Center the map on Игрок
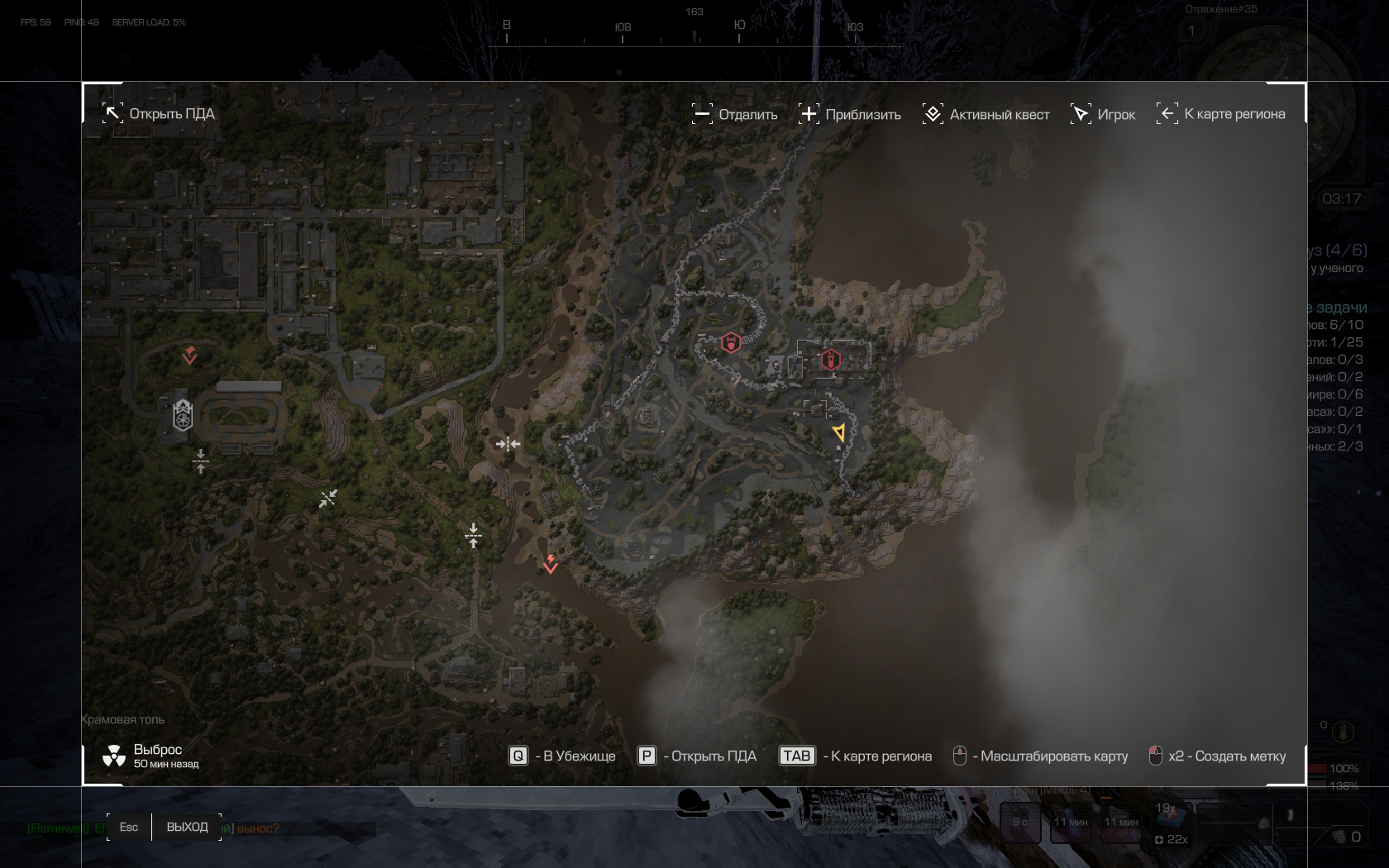This screenshot has height=868, width=1389. 1103,114
